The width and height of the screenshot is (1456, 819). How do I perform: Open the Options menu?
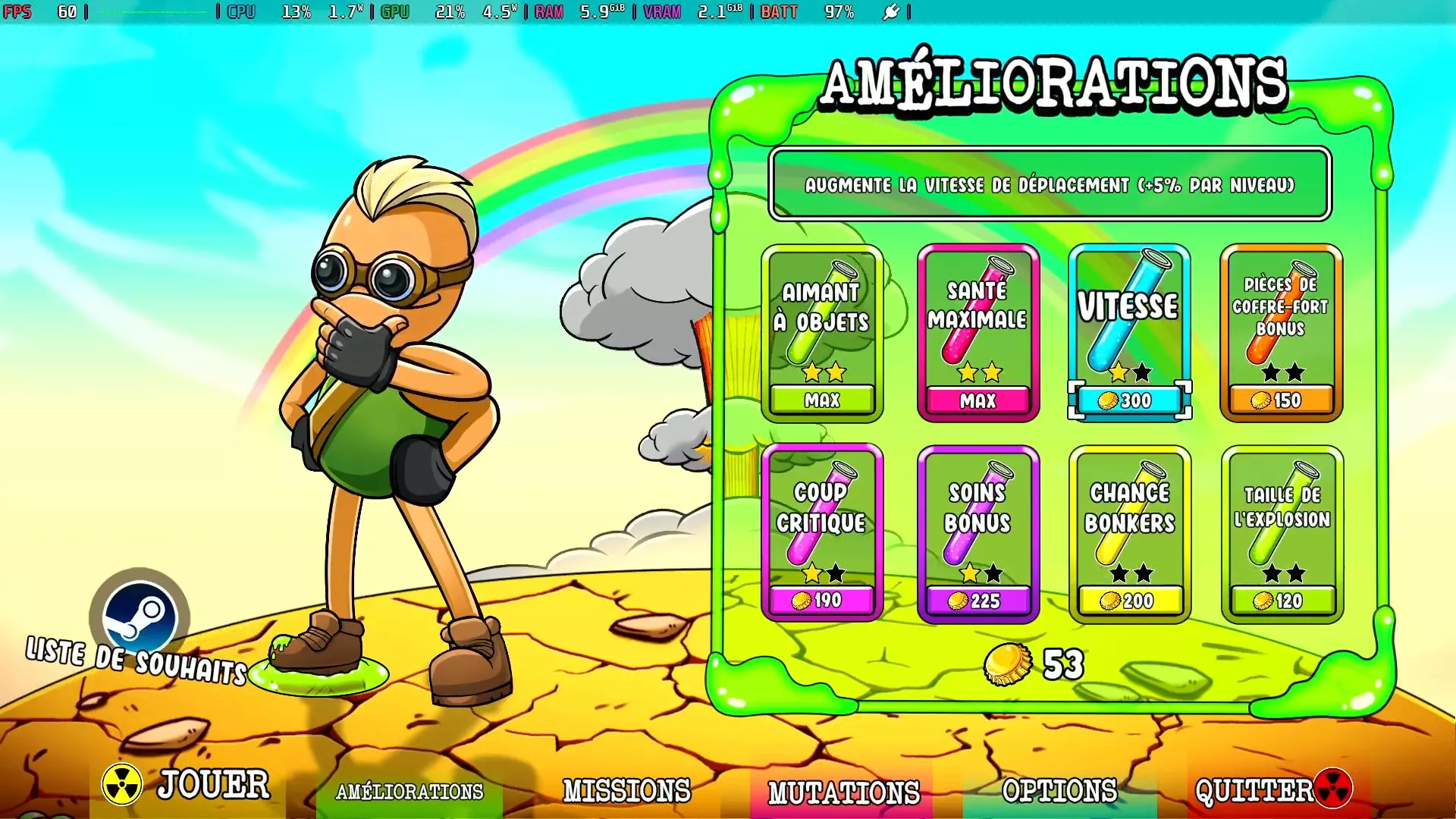(1059, 792)
